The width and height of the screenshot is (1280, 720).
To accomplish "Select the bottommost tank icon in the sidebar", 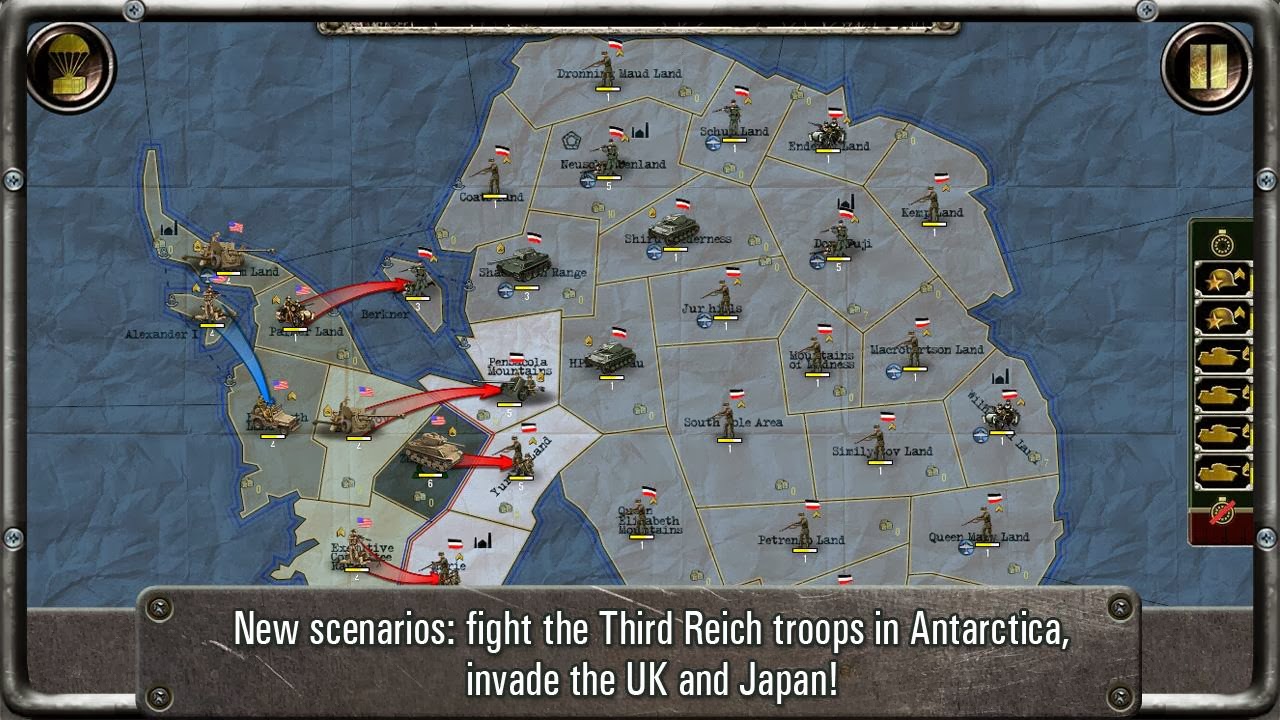I will (x=1222, y=469).
